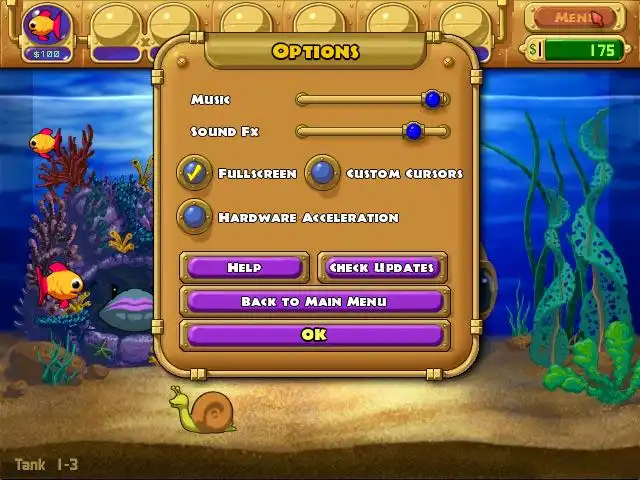This screenshot has height=480, width=640.
Task: Toggle the Fullscreen checkbox
Action: (x=195, y=173)
